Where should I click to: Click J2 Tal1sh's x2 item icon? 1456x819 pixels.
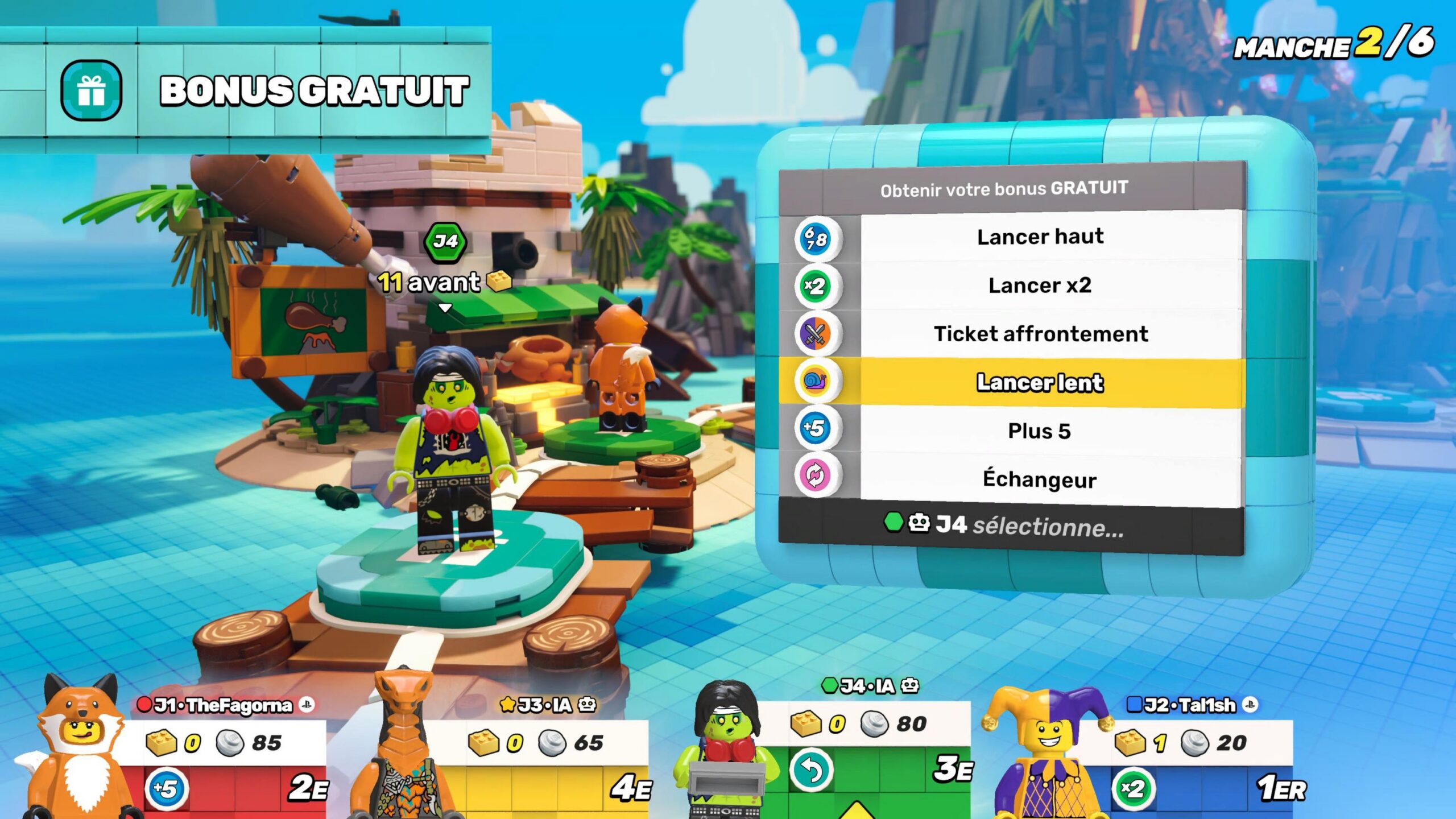click(x=1132, y=789)
